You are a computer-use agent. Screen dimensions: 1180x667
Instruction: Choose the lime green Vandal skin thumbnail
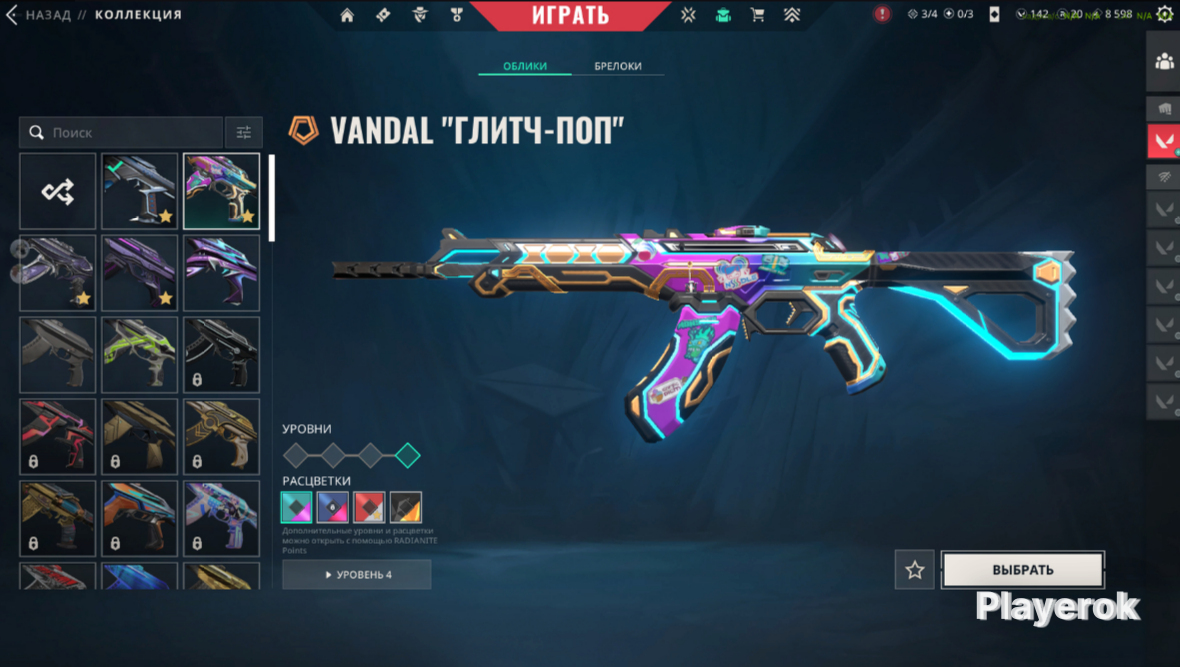click(x=140, y=355)
